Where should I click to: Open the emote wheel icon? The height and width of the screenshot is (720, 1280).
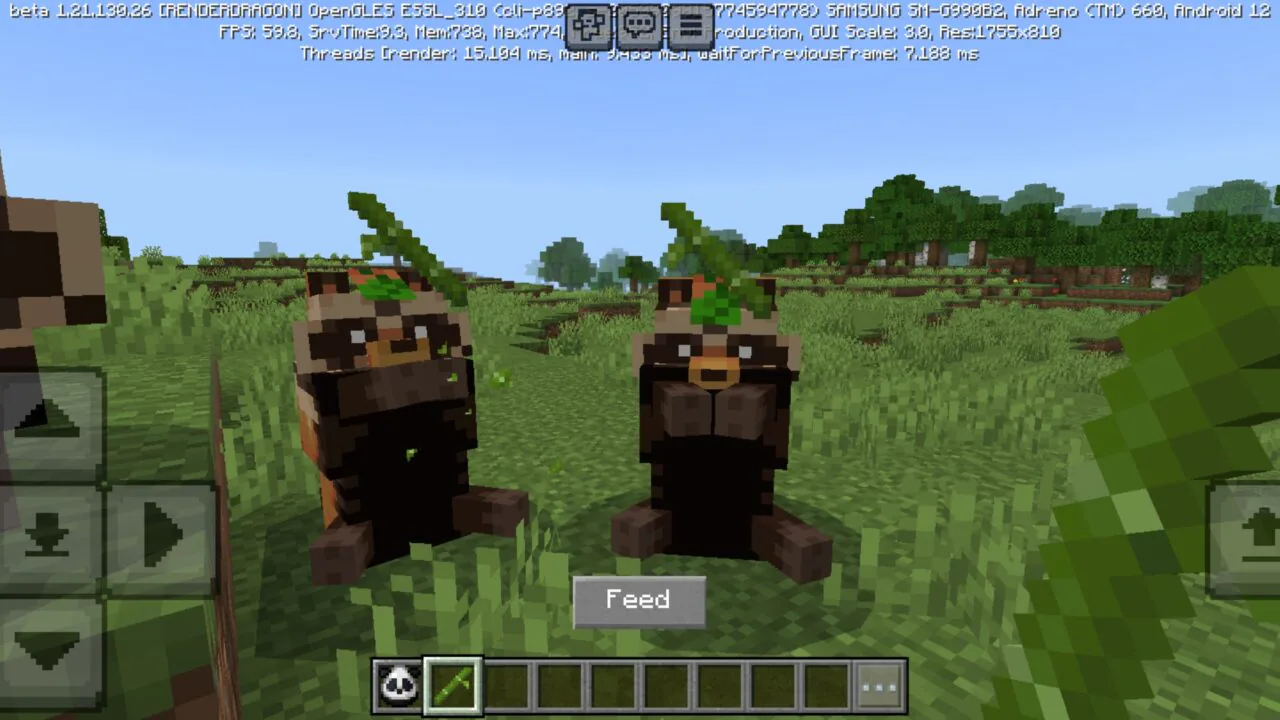589,28
